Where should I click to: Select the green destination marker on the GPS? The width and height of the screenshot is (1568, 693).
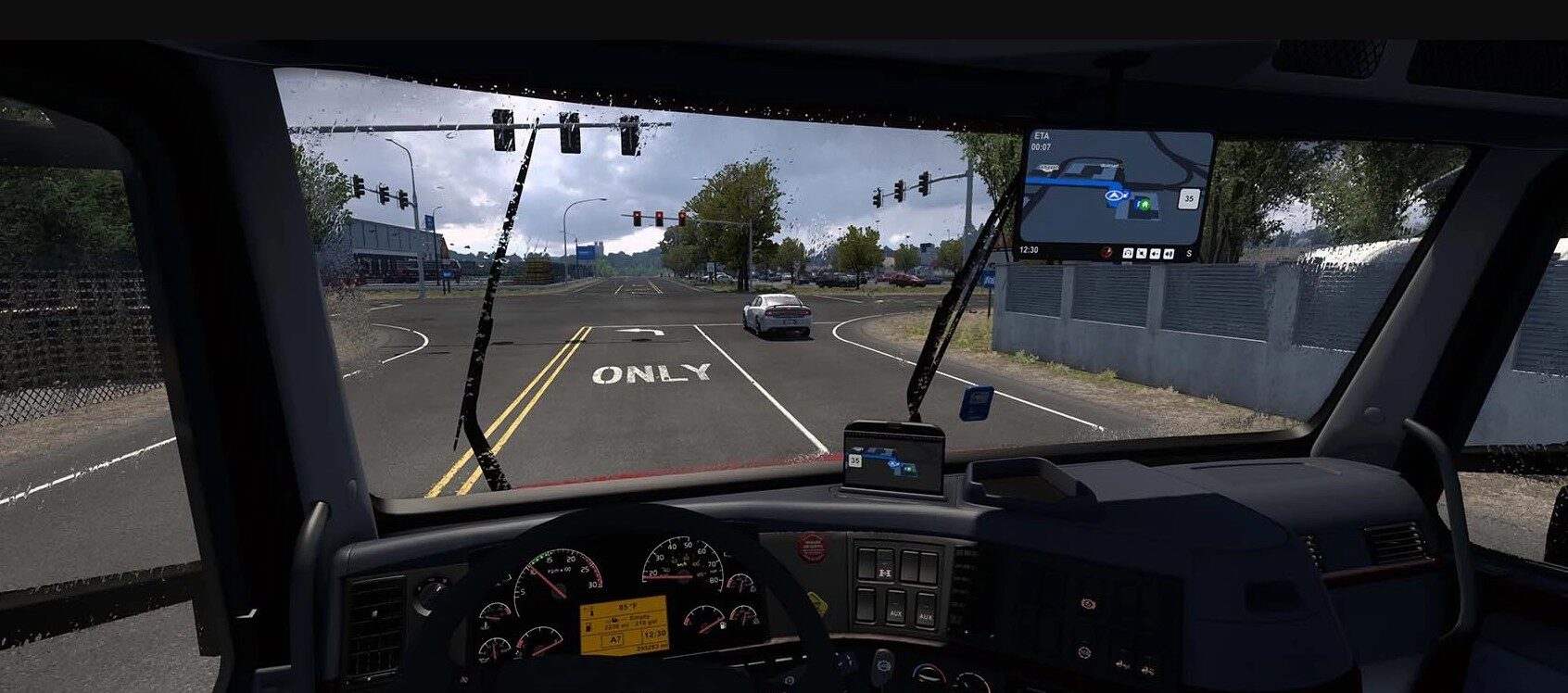(1144, 202)
